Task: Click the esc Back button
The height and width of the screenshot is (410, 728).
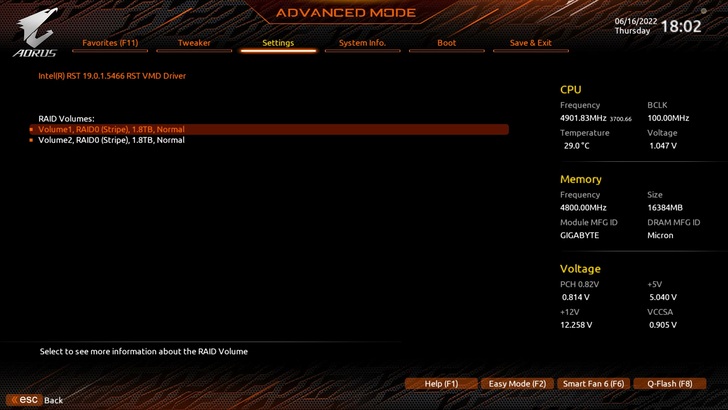Action: click(36, 400)
